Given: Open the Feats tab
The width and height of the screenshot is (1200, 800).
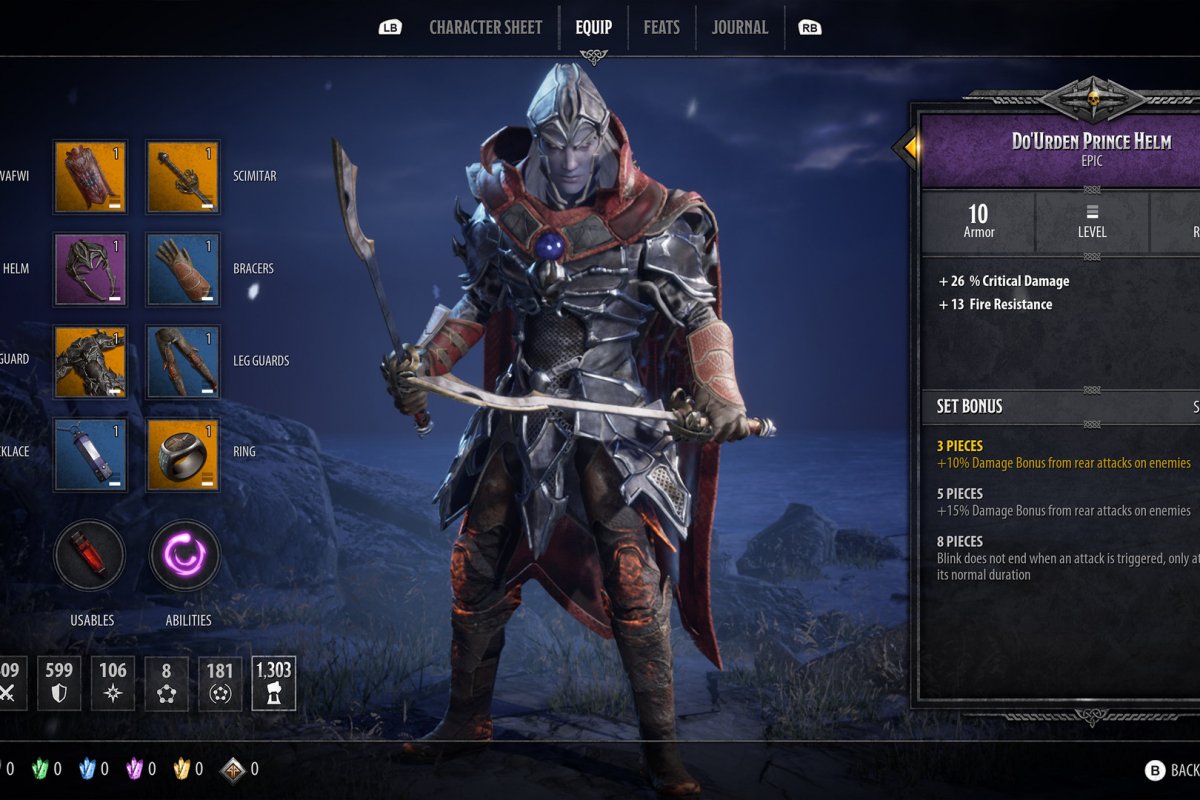Looking at the screenshot, I should pos(661,27).
